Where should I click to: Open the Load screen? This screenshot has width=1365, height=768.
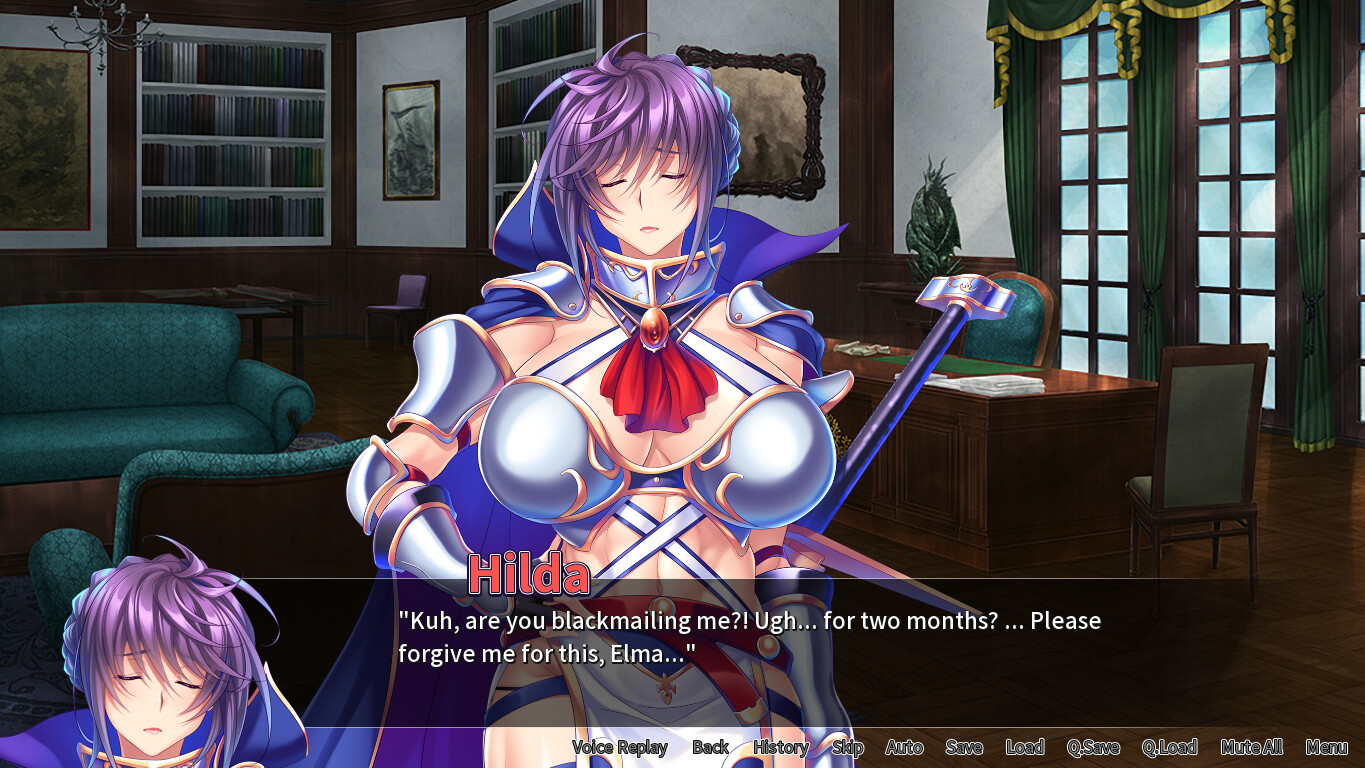click(1026, 747)
